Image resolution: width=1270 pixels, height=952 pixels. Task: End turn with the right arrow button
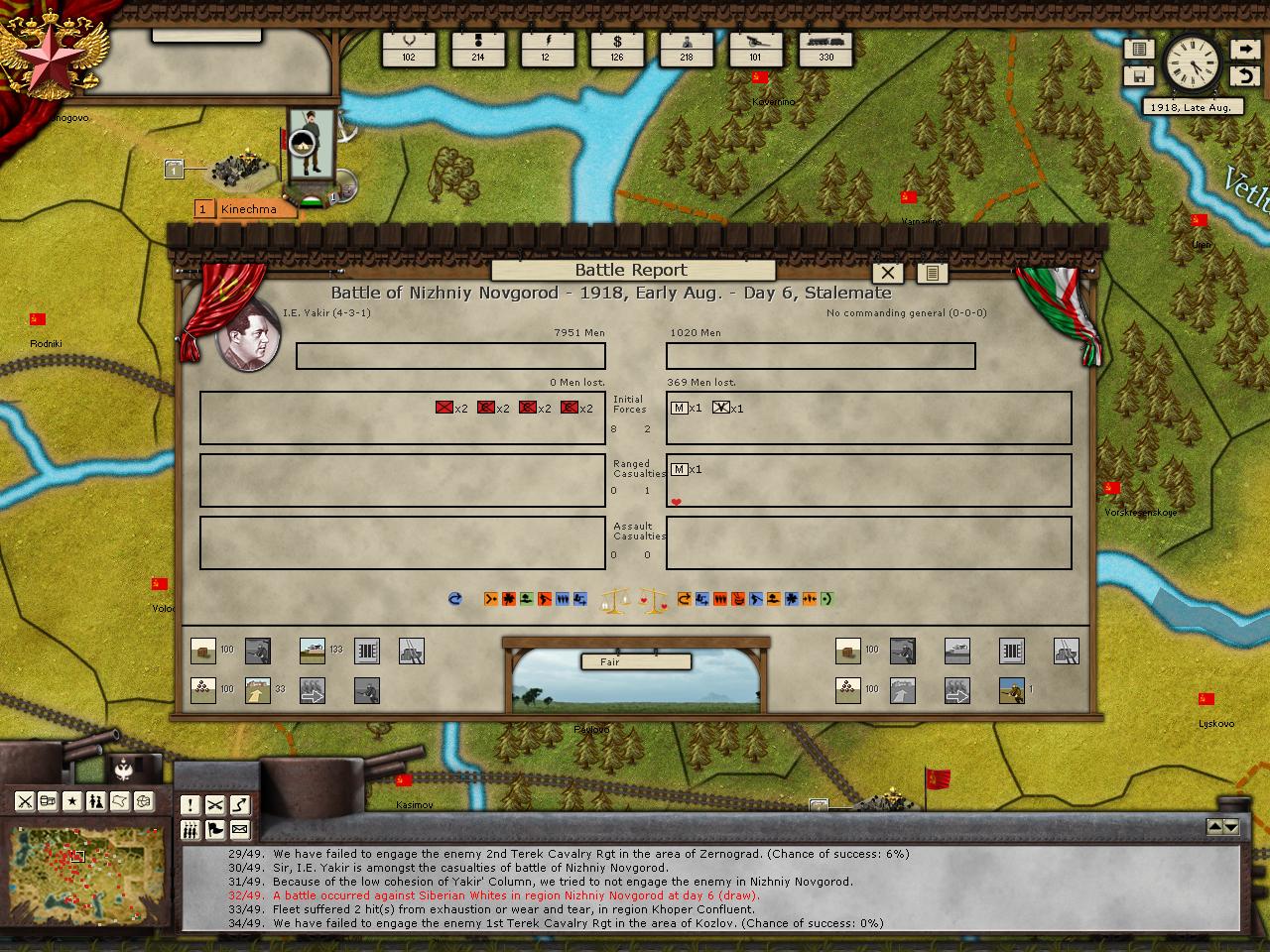click(x=1244, y=49)
